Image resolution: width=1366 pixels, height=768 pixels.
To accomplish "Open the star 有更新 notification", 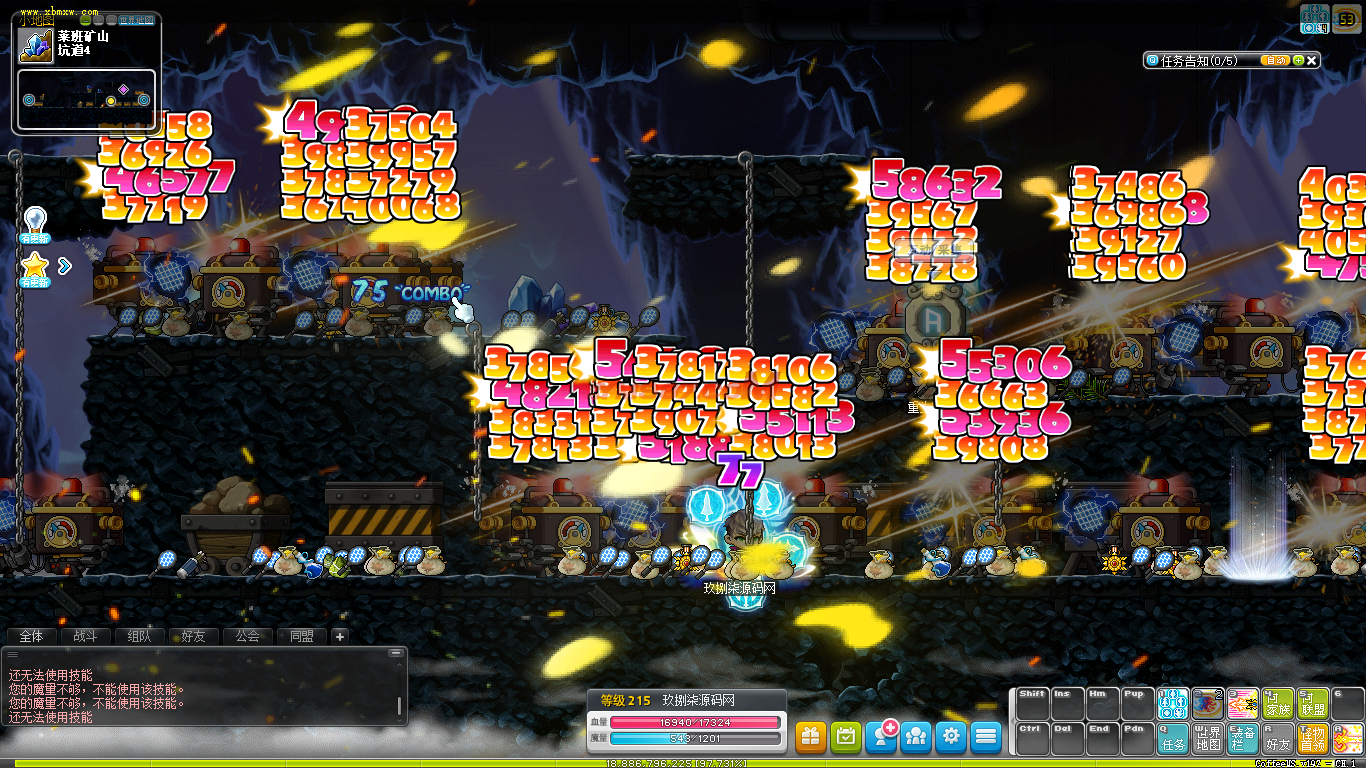I will point(35,268).
